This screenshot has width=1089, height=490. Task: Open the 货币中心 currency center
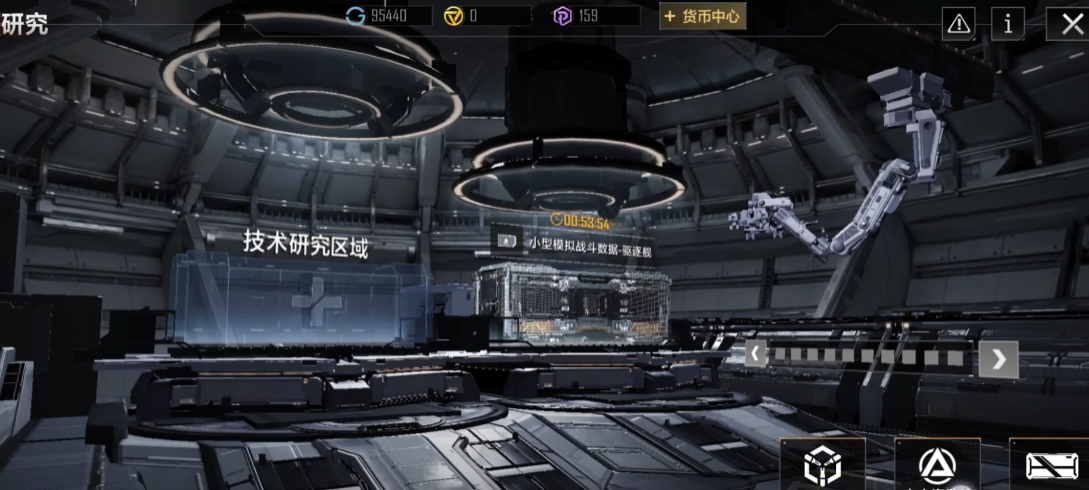pos(702,16)
